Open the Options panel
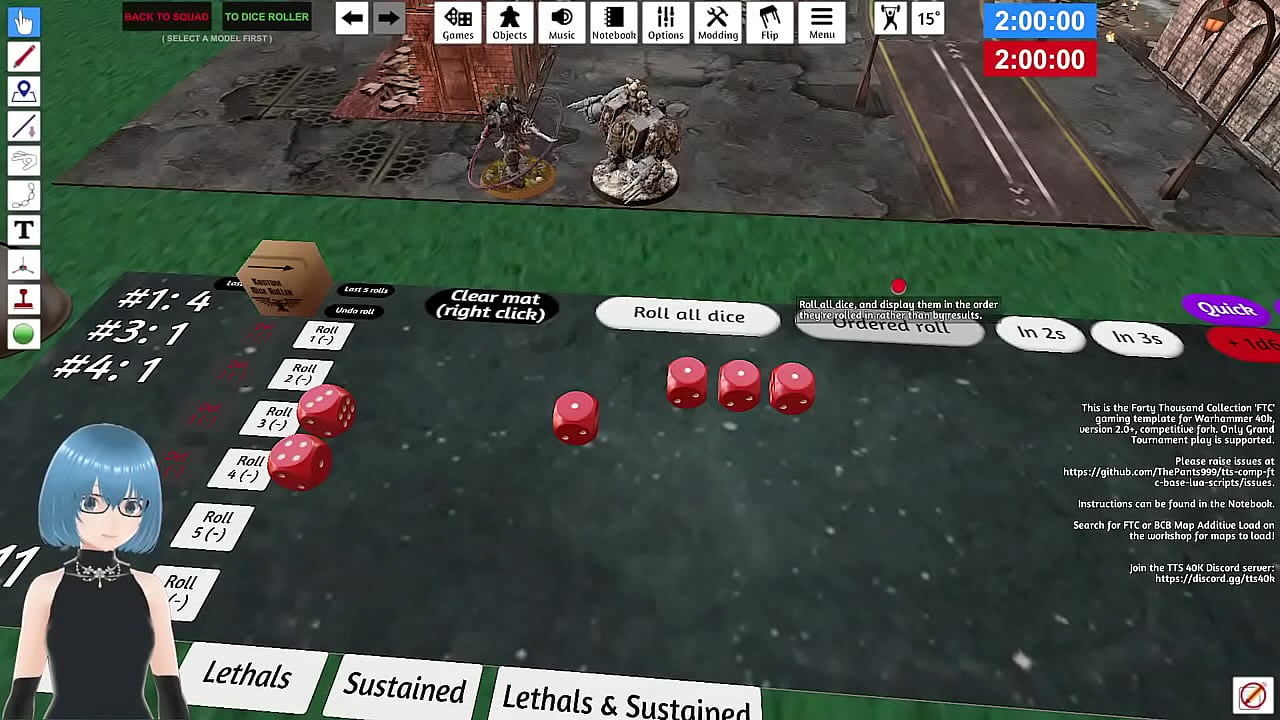 coord(666,22)
